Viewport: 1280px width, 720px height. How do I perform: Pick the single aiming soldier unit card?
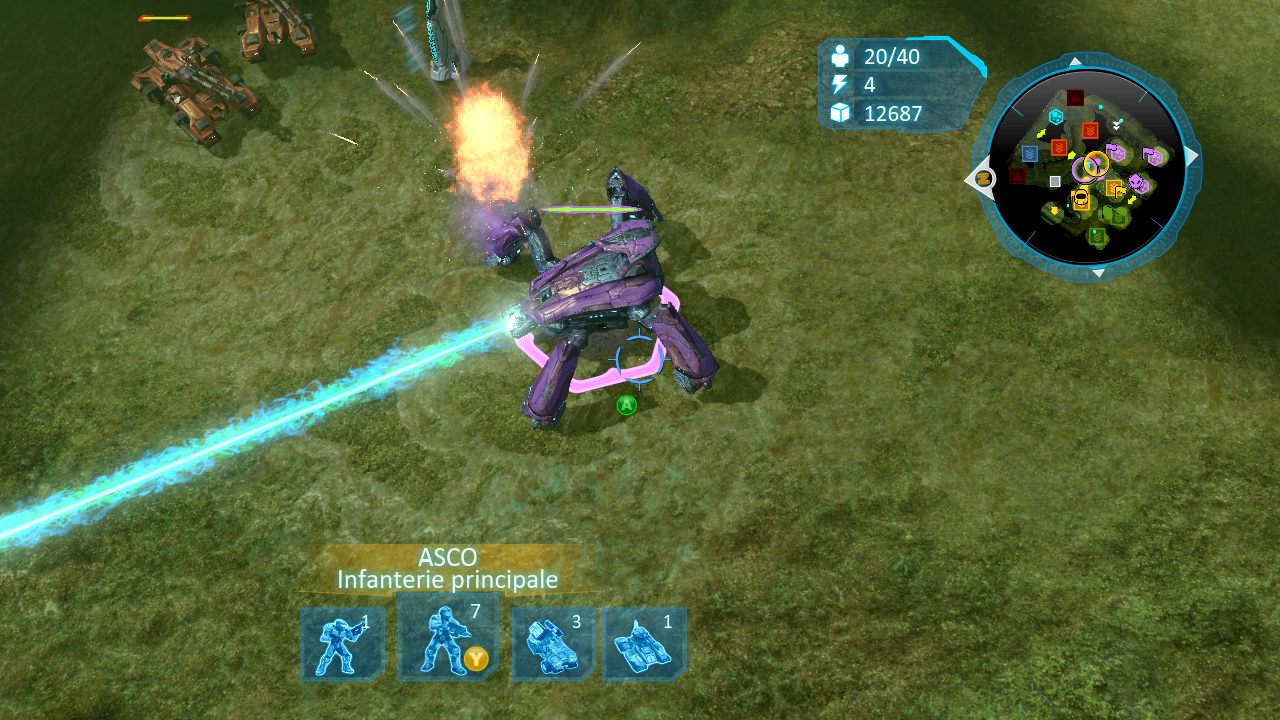click(x=342, y=644)
